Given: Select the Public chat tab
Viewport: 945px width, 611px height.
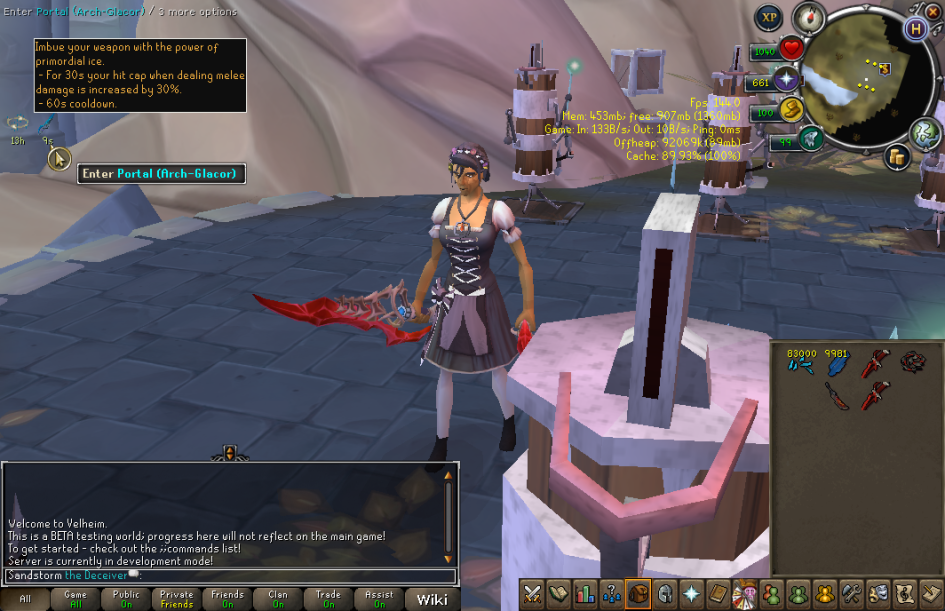Looking at the screenshot, I should (126, 599).
